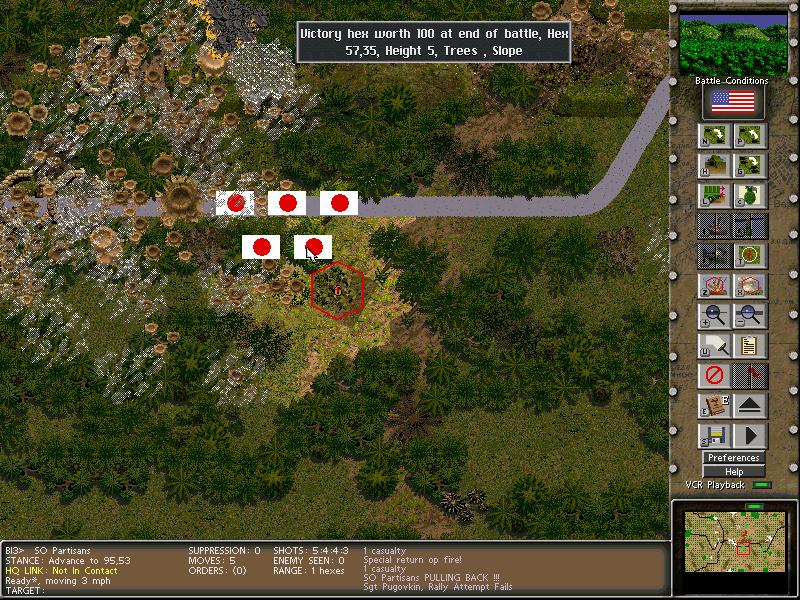Screen dimensions: 800x600
Task: Click the grenade icon button (C)
Action: click(x=750, y=196)
